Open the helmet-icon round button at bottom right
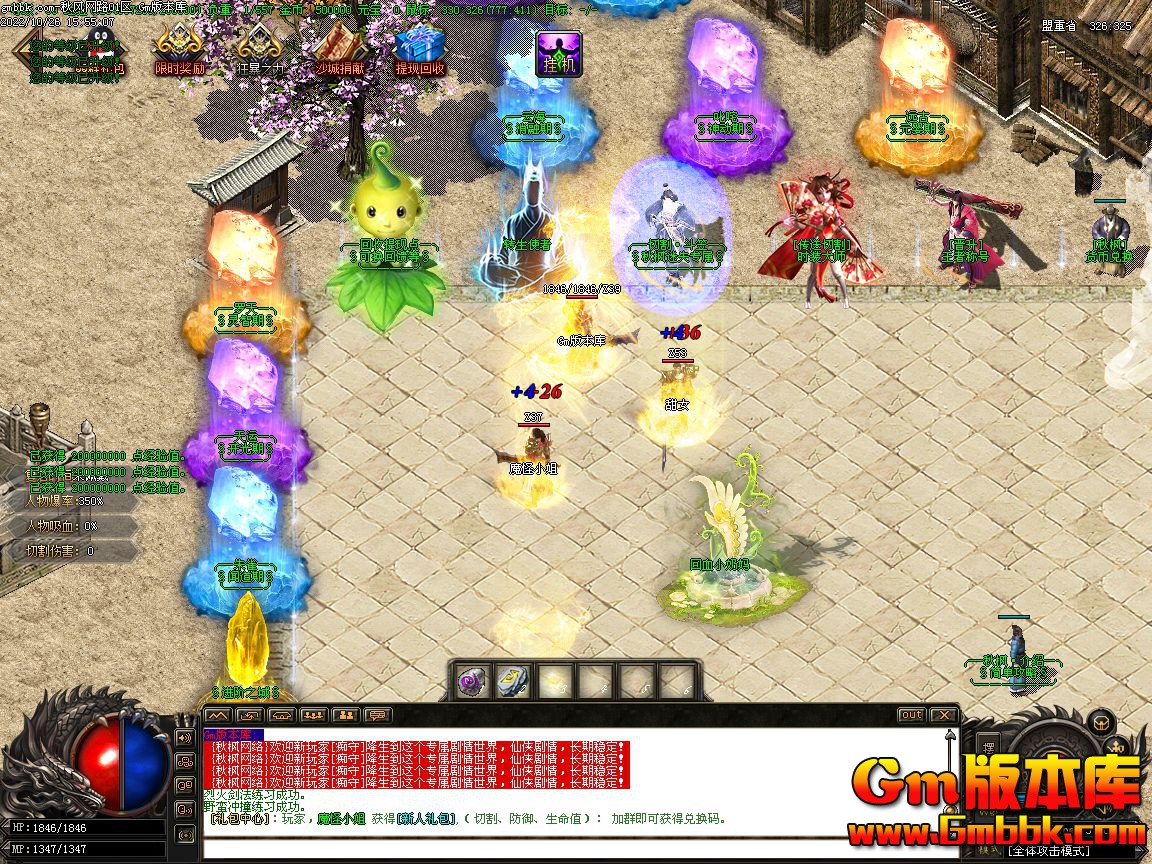The image size is (1152, 864). point(1100,721)
